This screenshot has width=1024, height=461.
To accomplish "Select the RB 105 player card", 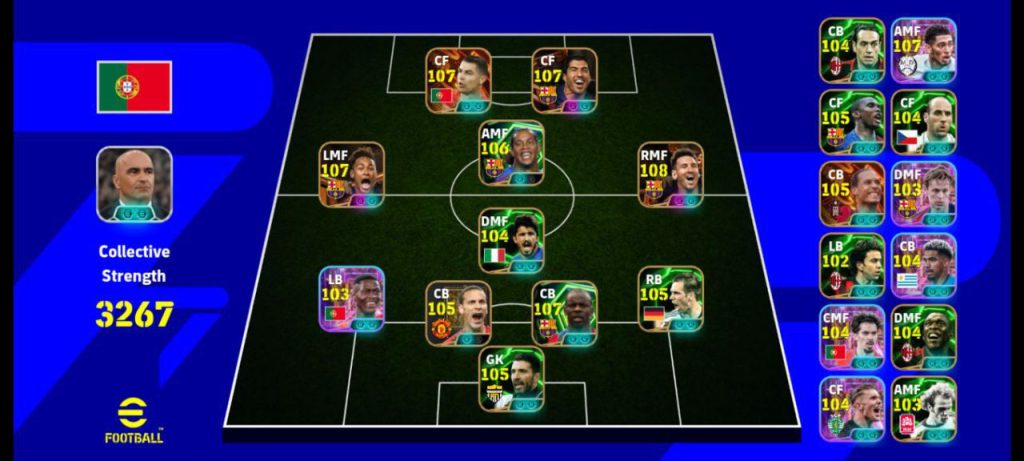I will pyautogui.click(x=670, y=299).
